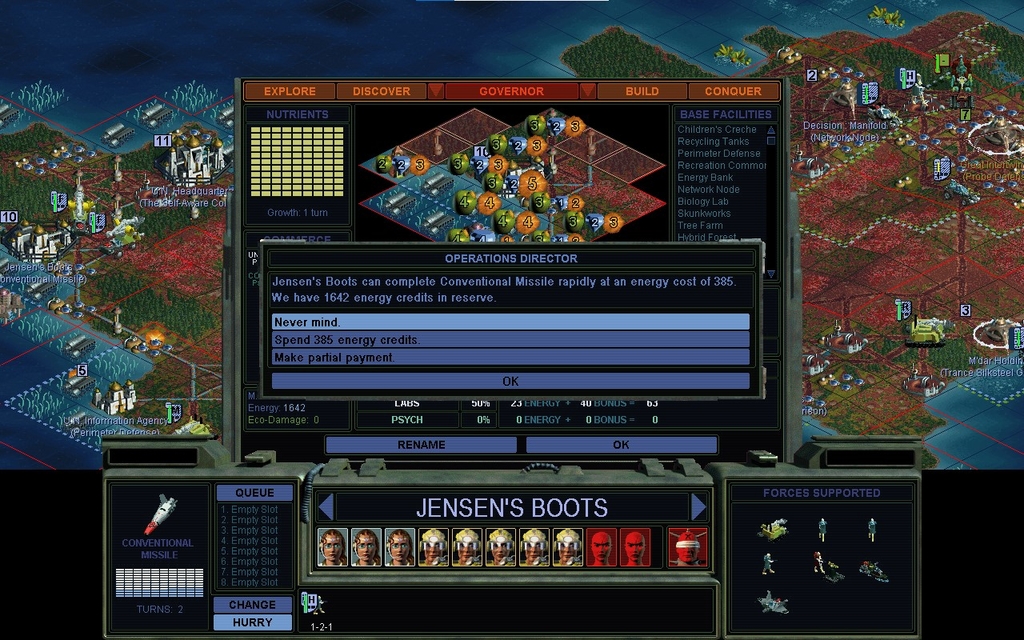Switch to the Explore governor mode
The height and width of the screenshot is (640, 1024).
(290, 91)
